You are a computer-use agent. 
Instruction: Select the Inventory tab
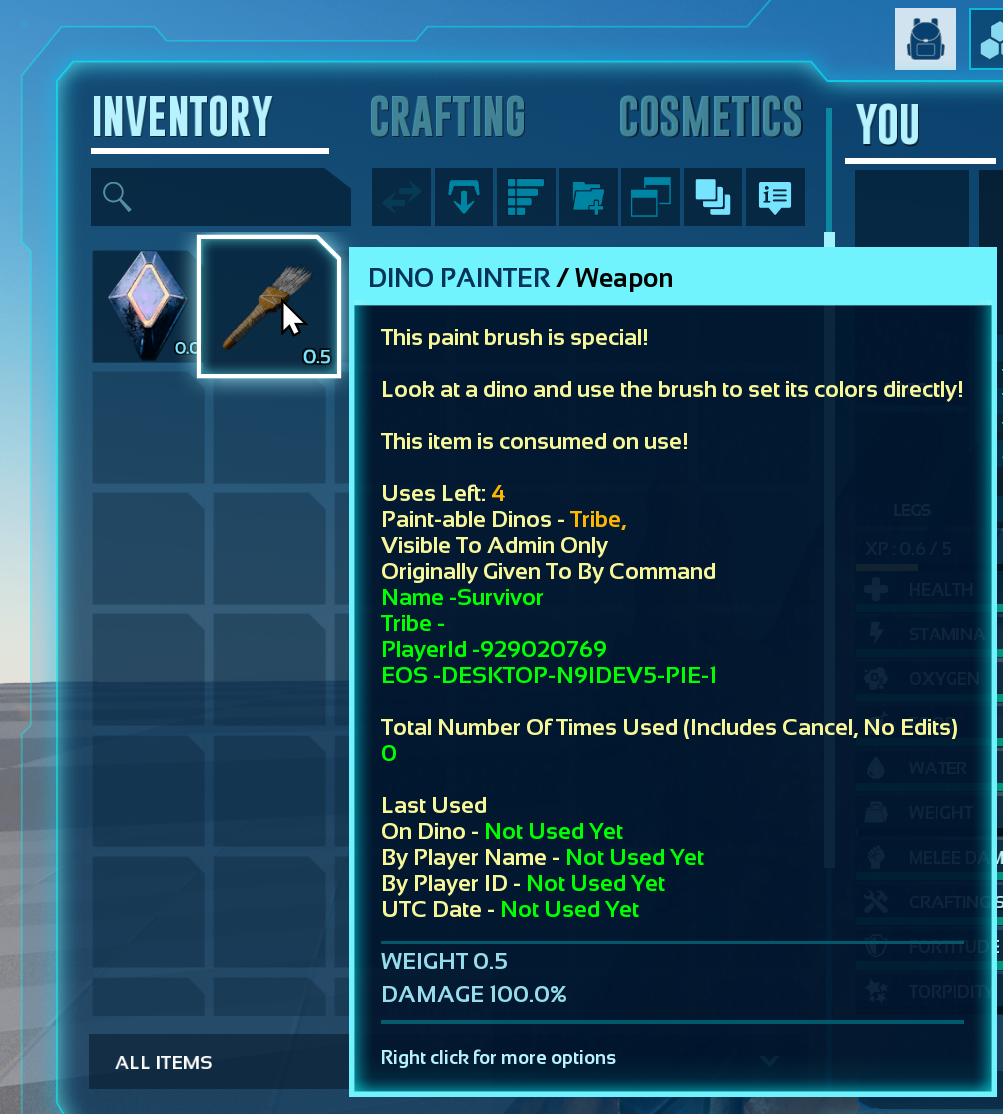(x=182, y=117)
